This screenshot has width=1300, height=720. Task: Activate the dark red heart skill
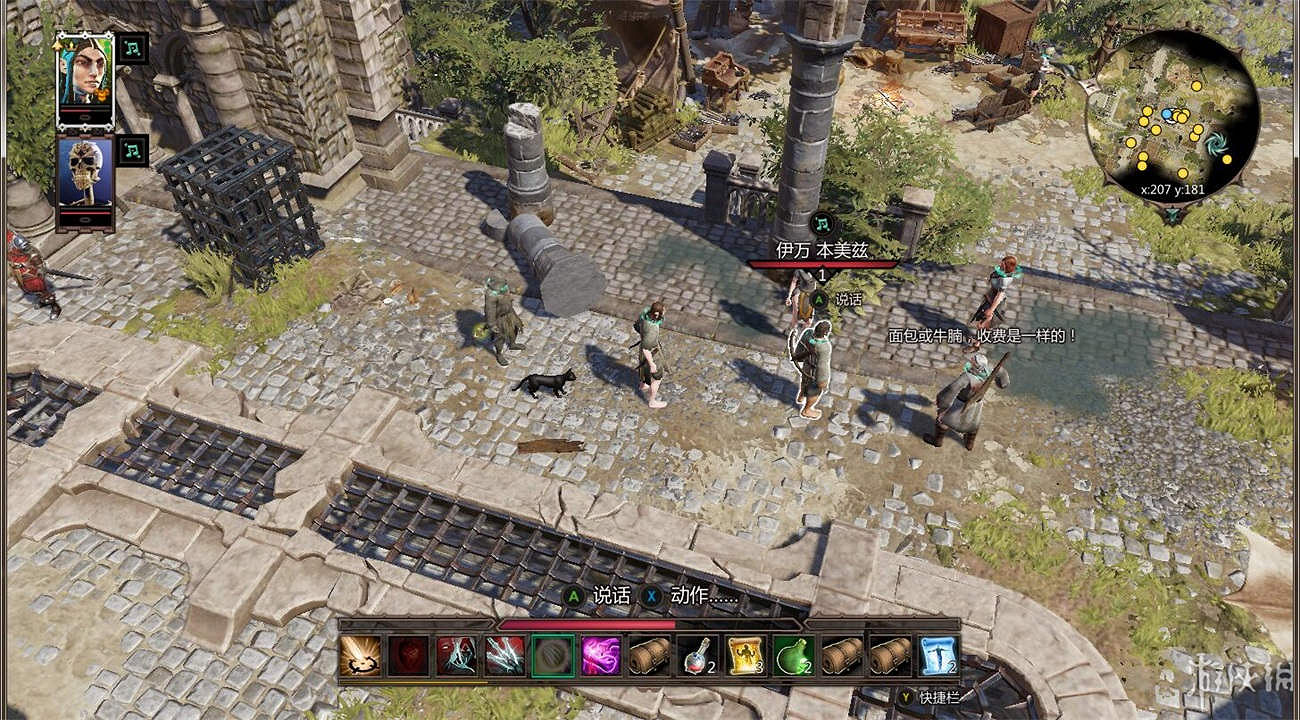click(x=407, y=655)
